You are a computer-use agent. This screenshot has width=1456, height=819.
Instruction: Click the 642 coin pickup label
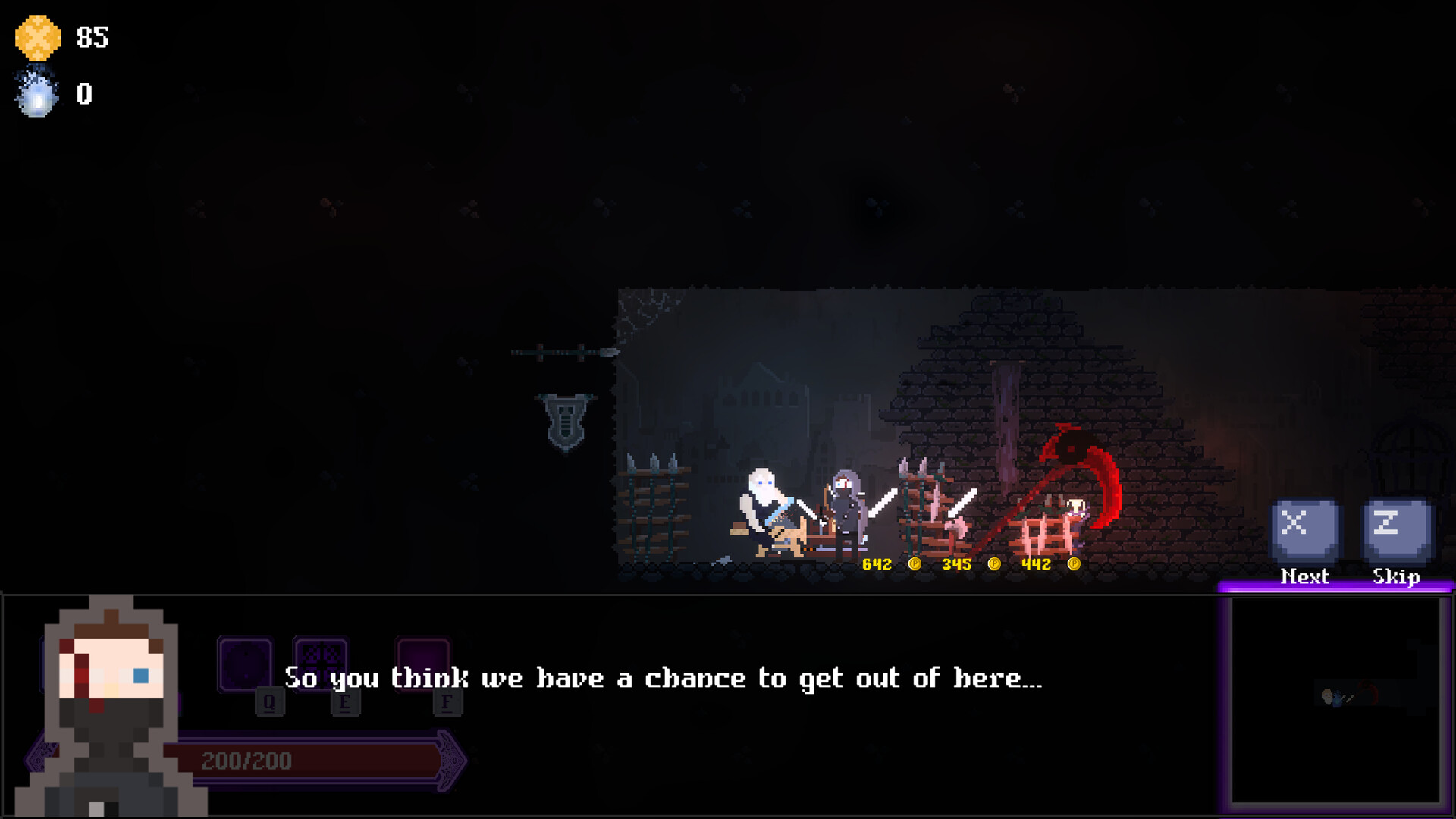pos(876,564)
